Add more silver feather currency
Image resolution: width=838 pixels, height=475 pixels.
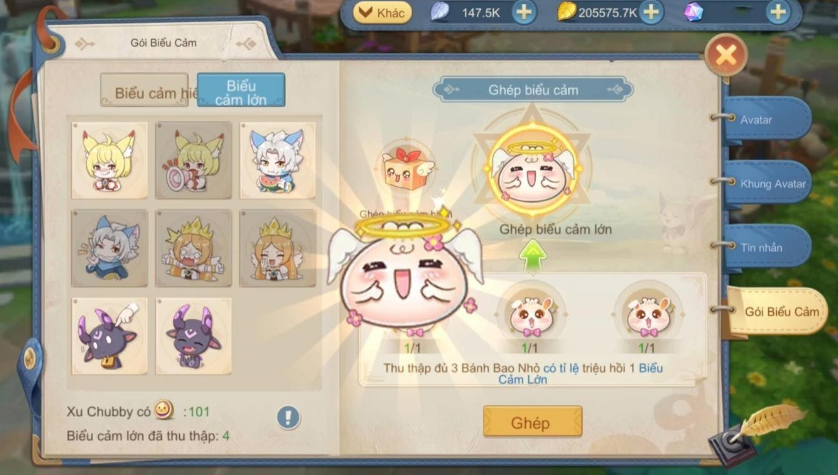[524, 12]
